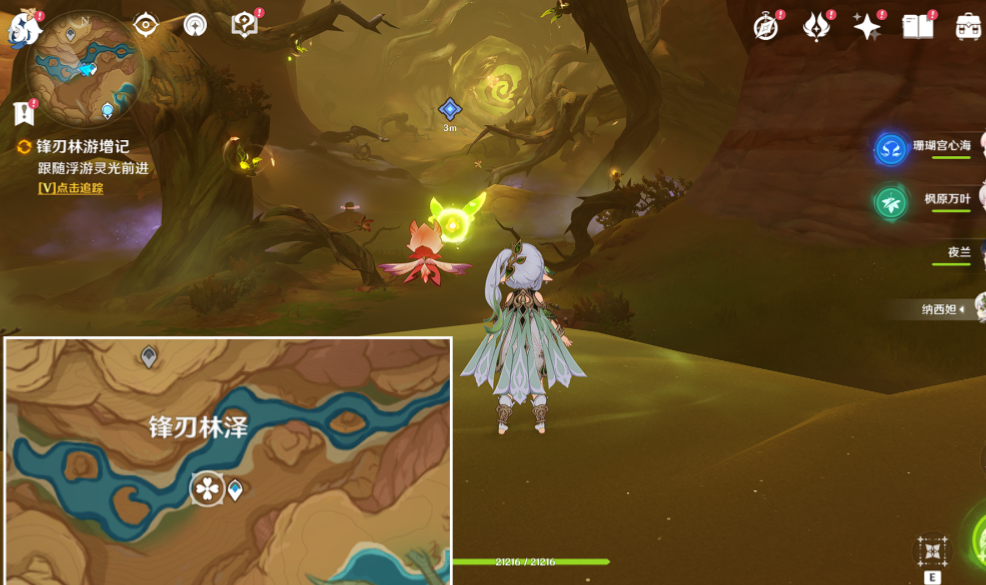Open the question-mark book icon
Image resolution: width=986 pixels, height=585 pixels.
244,25
